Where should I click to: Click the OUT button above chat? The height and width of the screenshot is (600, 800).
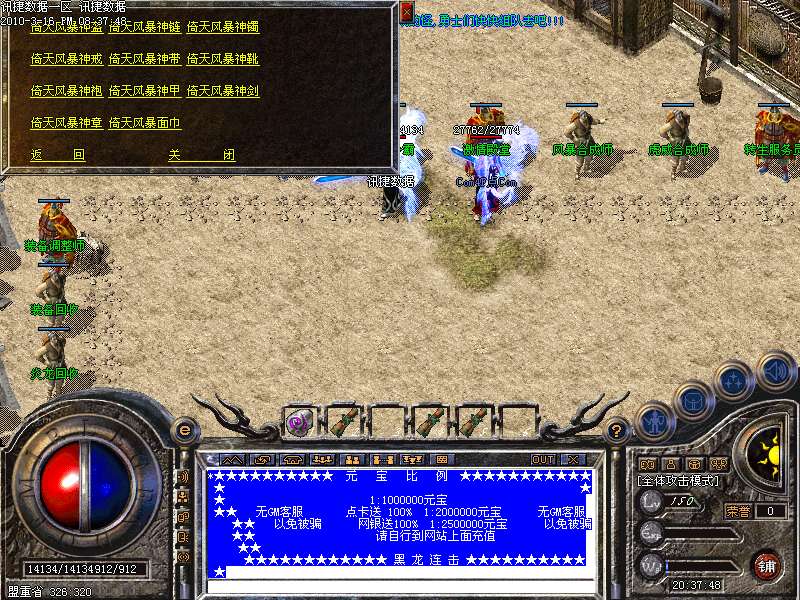pyautogui.click(x=543, y=459)
